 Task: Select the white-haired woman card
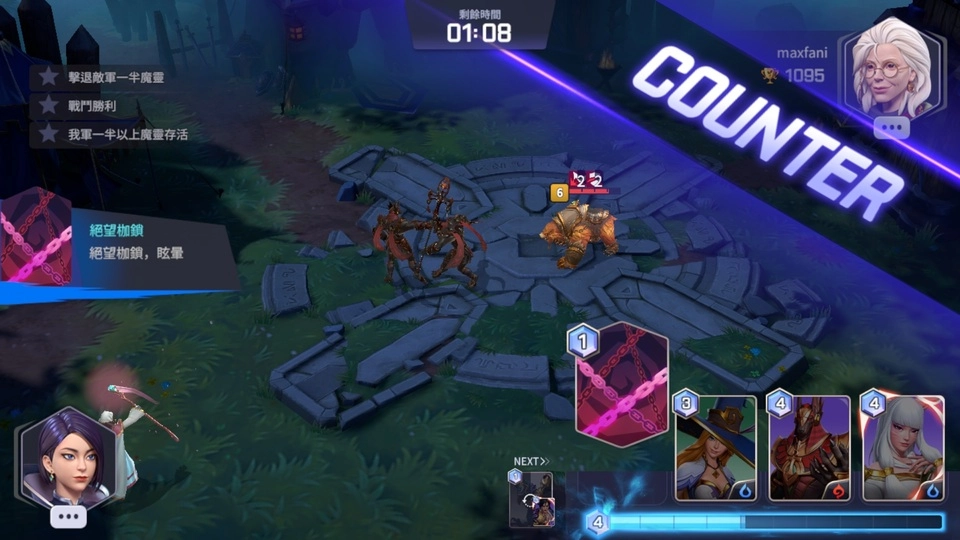tap(902, 447)
